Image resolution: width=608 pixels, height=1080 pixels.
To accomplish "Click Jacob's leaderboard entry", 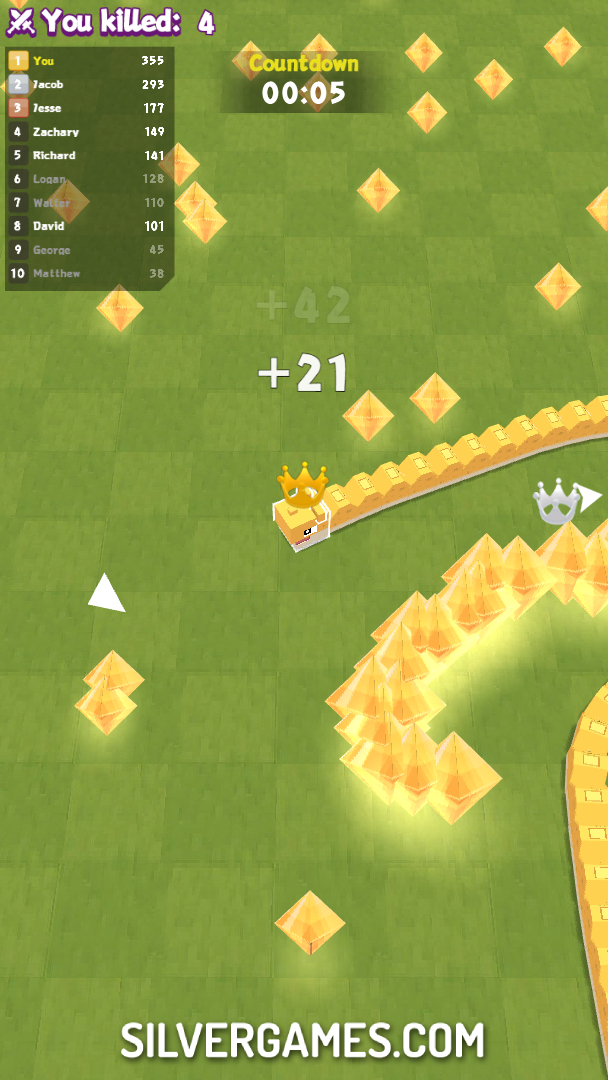I will [88, 85].
